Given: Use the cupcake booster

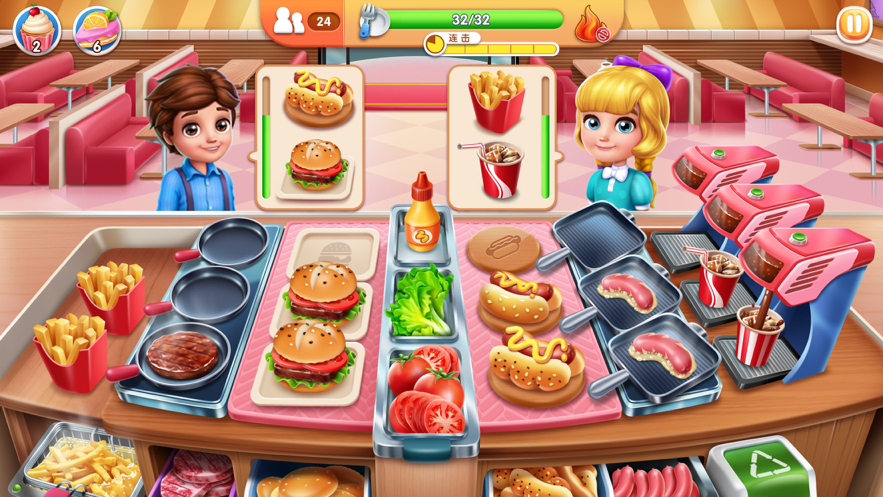Looking at the screenshot, I should pos(37,29).
